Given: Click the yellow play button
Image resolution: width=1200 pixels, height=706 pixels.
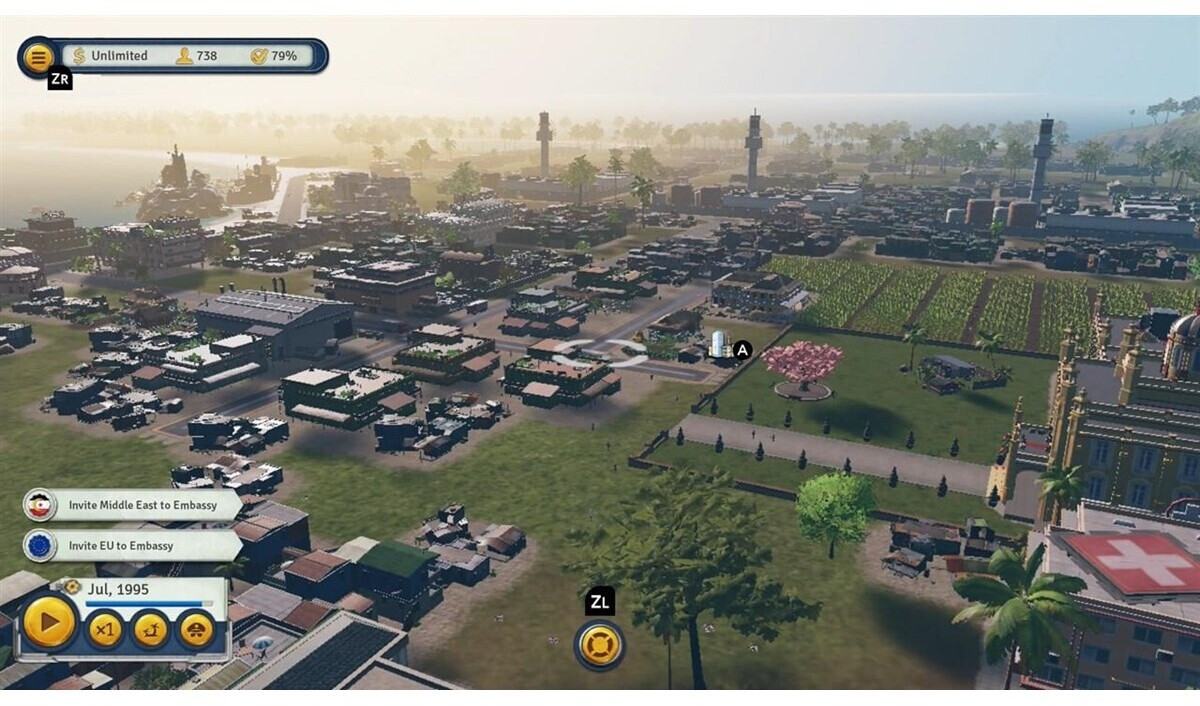Looking at the screenshot, I should [x=49, y=624].
